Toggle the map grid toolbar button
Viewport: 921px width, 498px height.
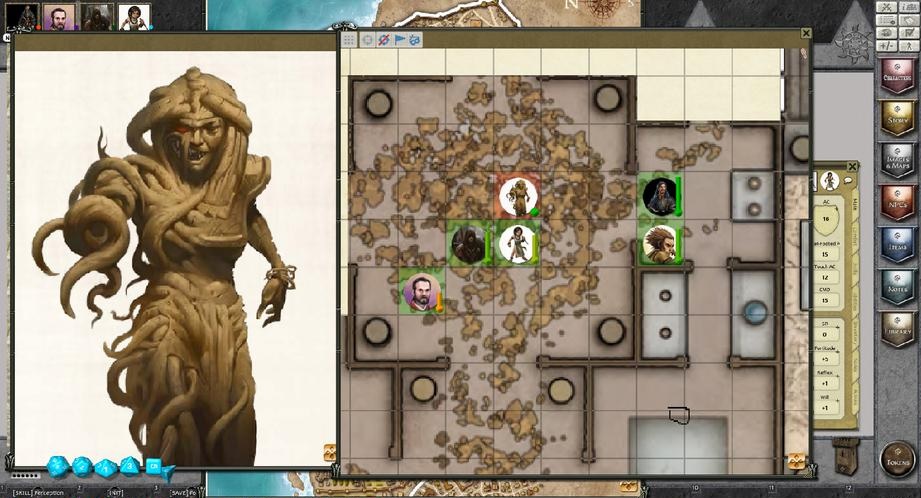coord(349,40)
